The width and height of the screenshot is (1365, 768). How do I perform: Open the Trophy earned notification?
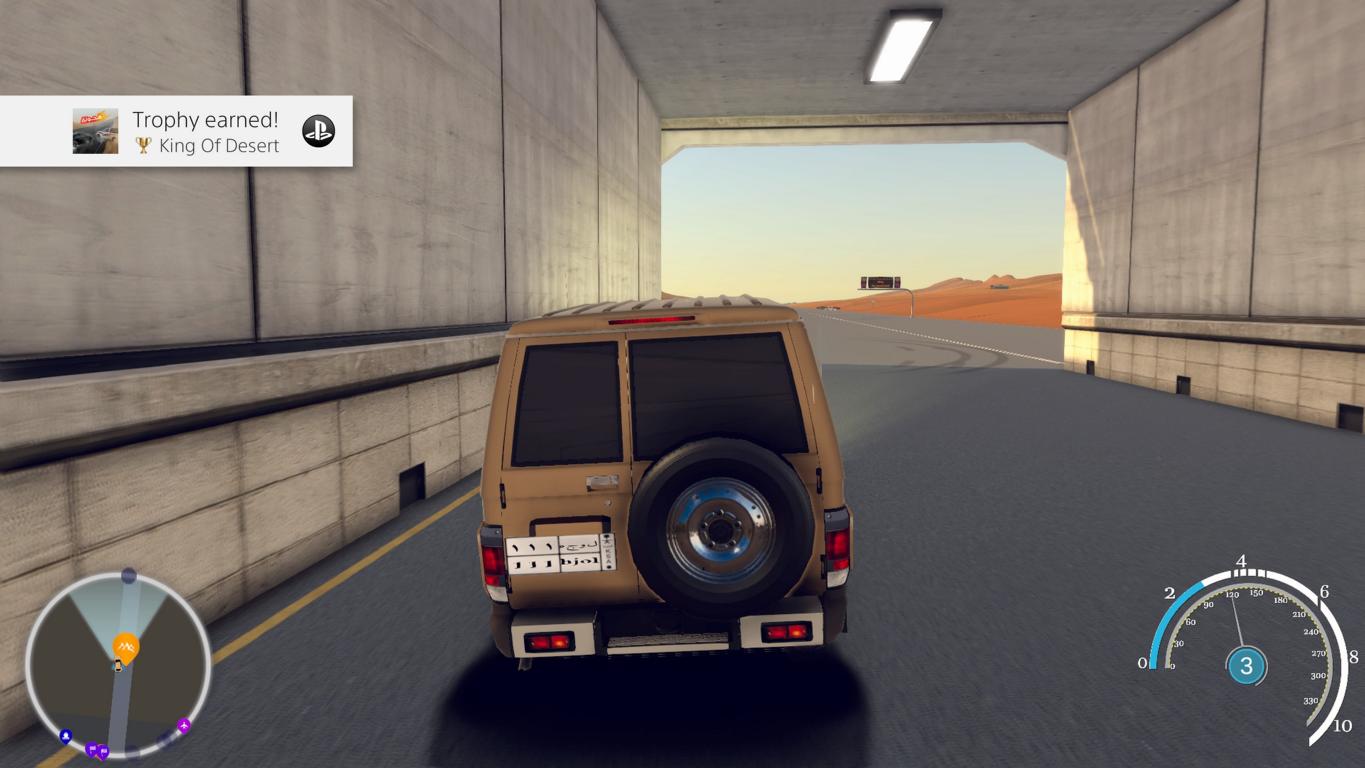click(206, 131)
